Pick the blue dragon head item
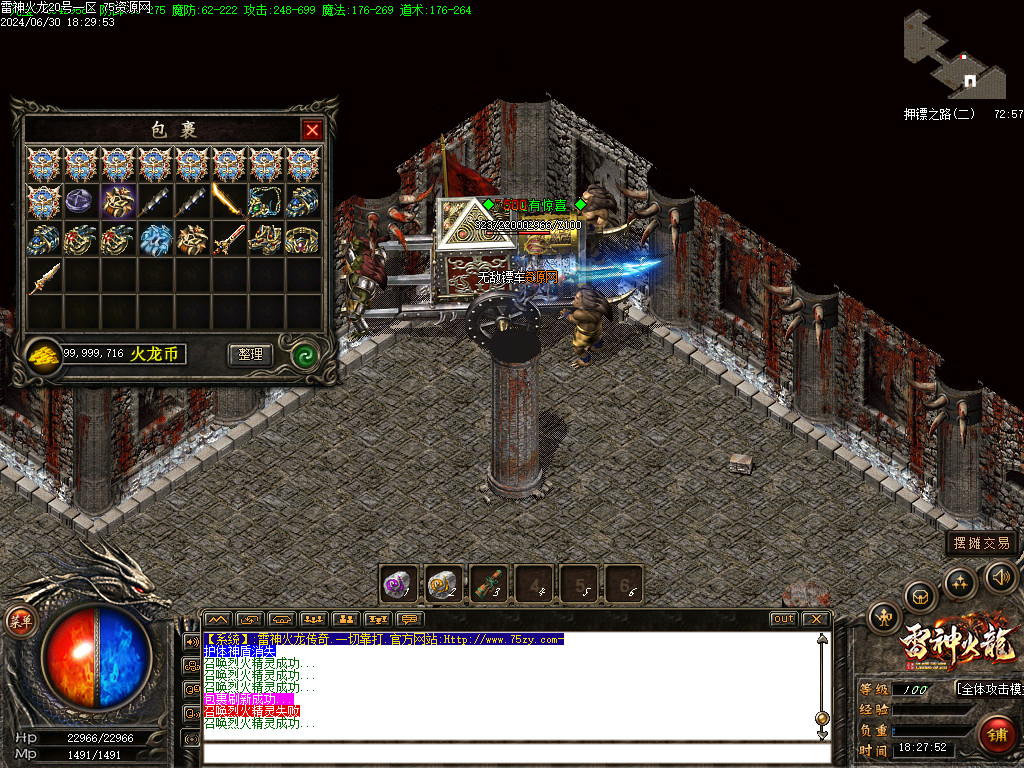 click(155, 239)
